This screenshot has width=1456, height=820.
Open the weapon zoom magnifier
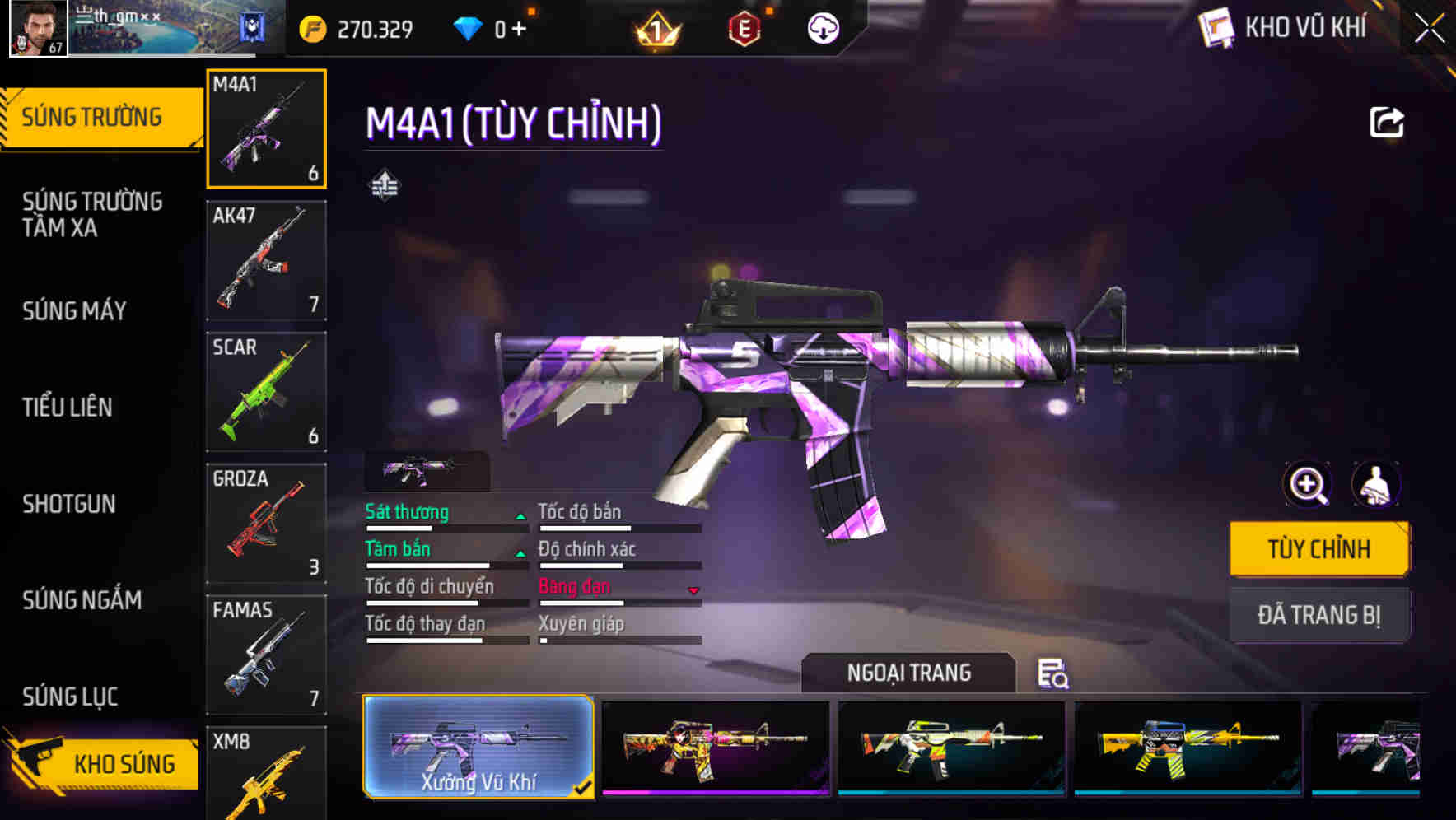1306,485
